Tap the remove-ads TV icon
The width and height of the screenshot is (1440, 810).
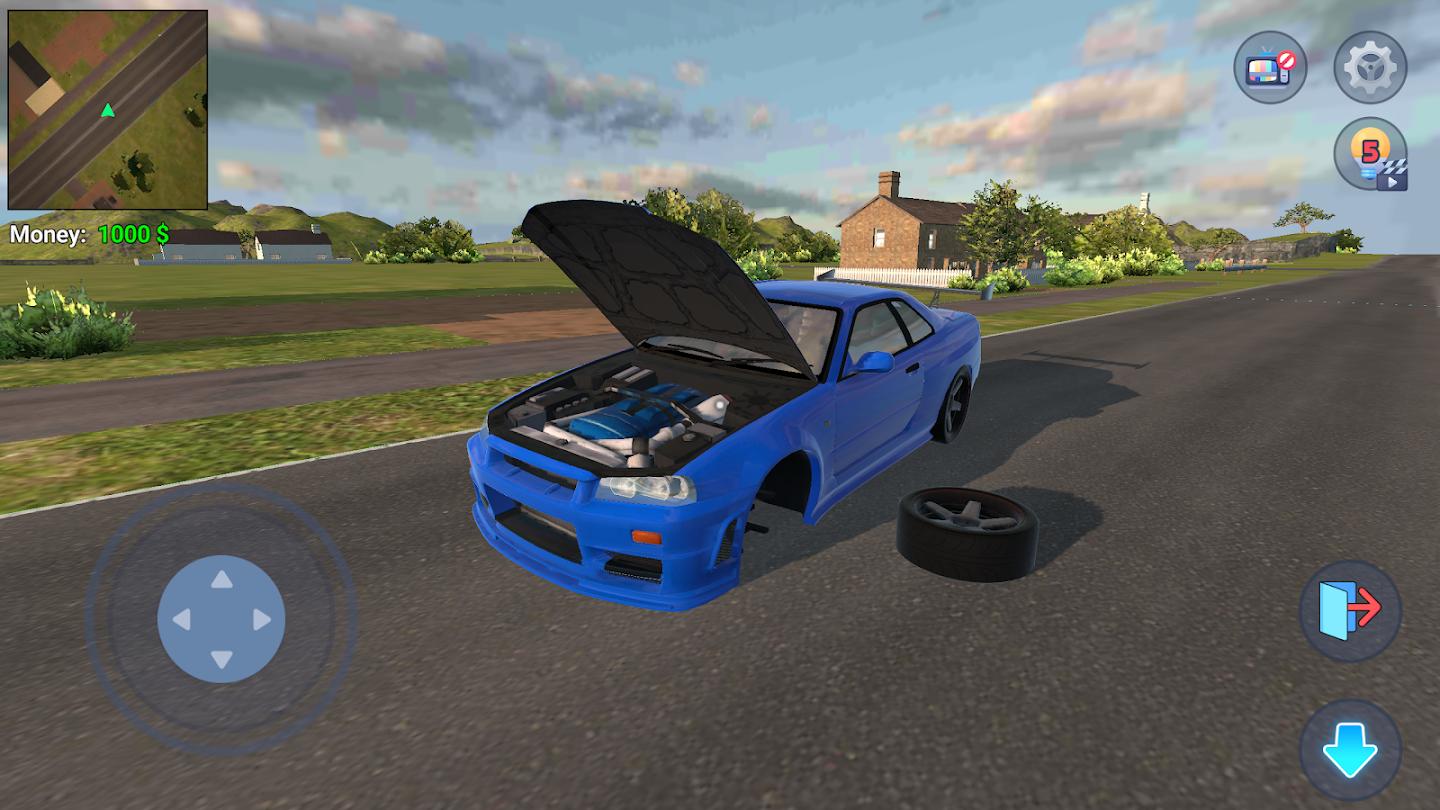[x=1268, y=67]
